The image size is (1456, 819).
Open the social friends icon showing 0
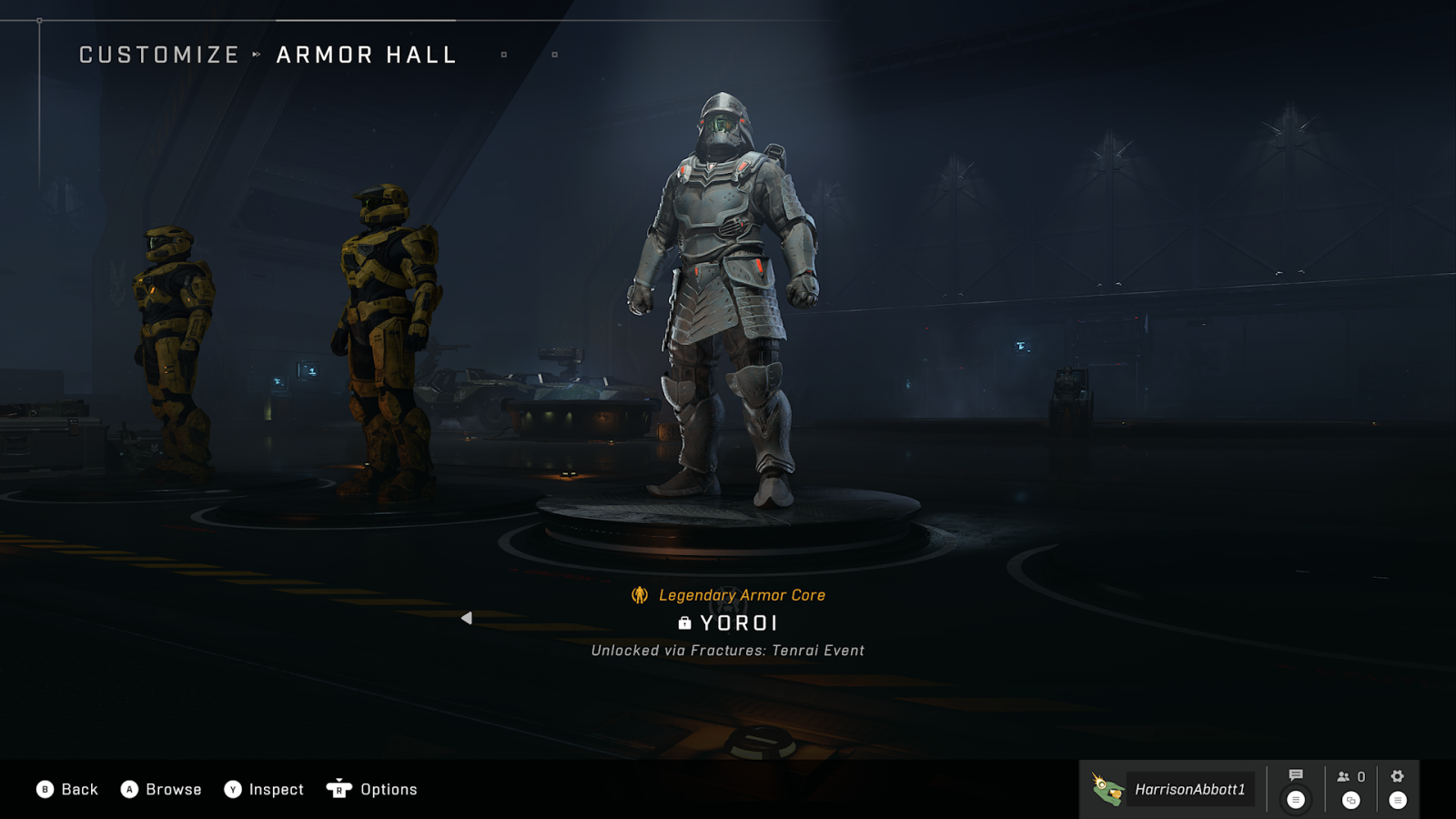1350,777
